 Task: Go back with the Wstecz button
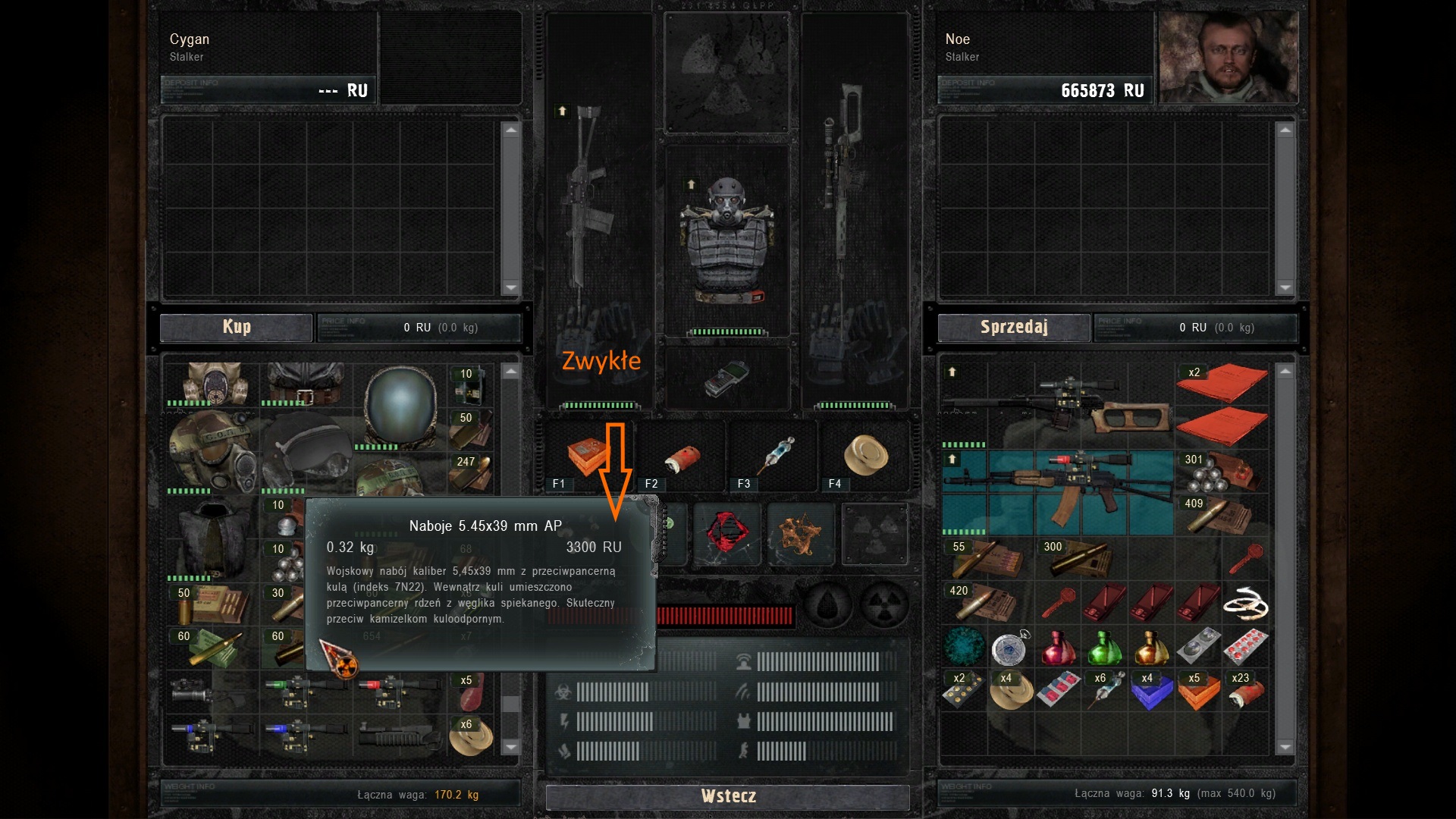pos(727,796)
